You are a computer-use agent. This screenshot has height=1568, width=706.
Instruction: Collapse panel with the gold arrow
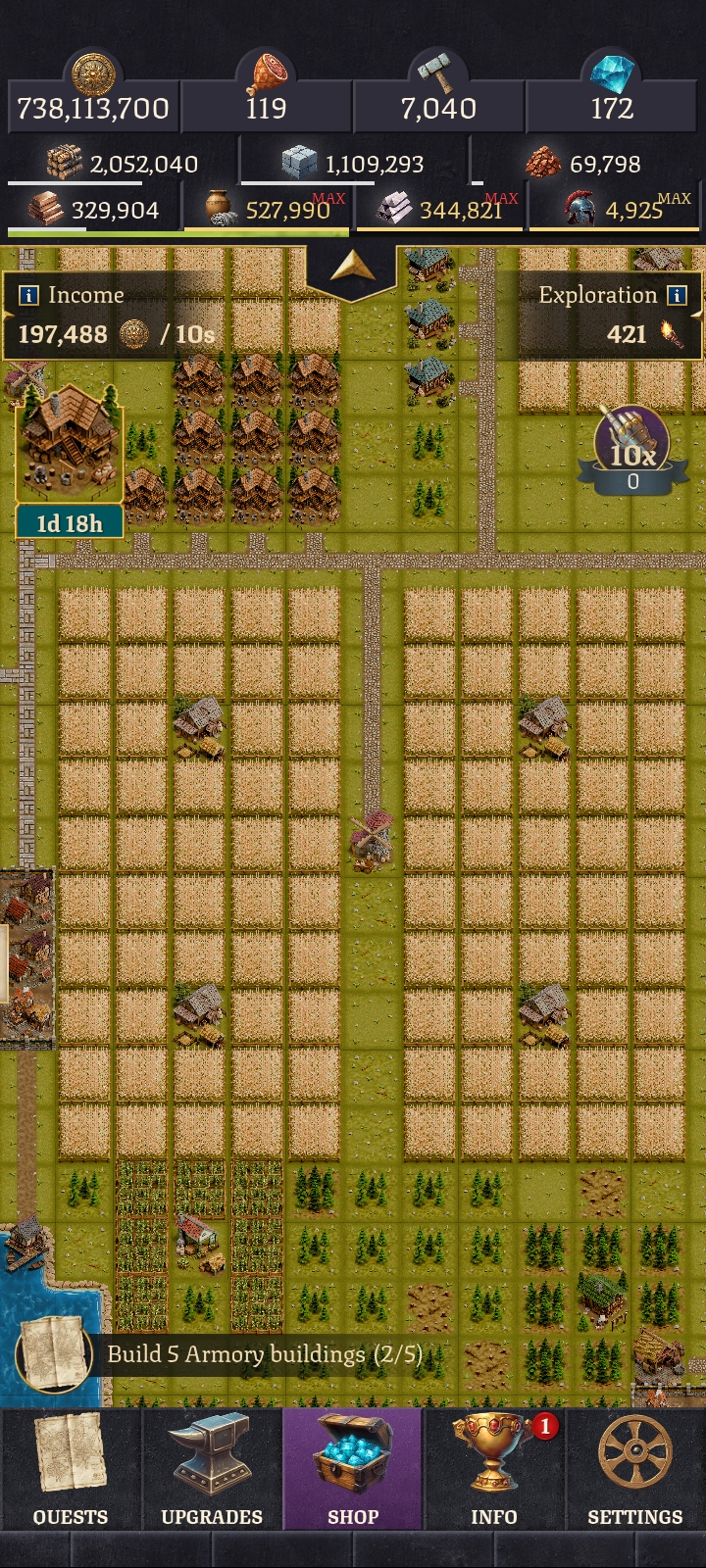(352, 267)
